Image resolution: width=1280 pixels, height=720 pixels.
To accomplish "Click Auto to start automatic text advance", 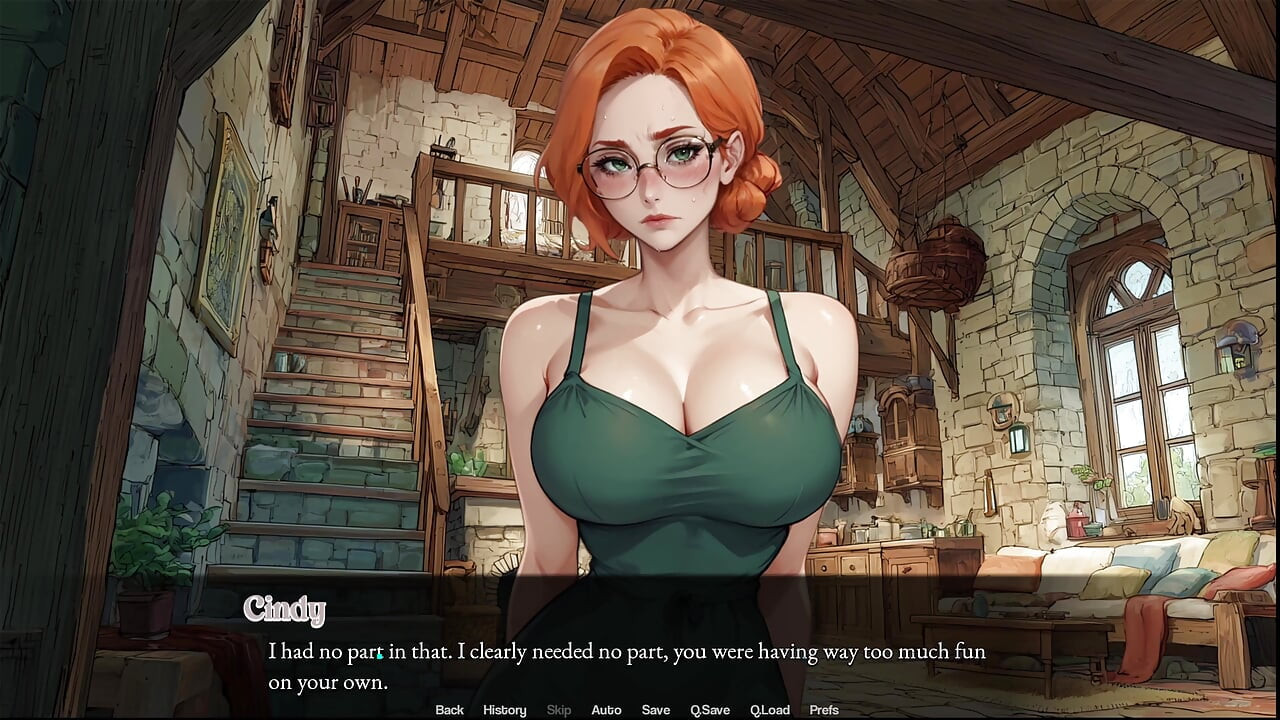I will pyautogui.click(x=606, y=710).
